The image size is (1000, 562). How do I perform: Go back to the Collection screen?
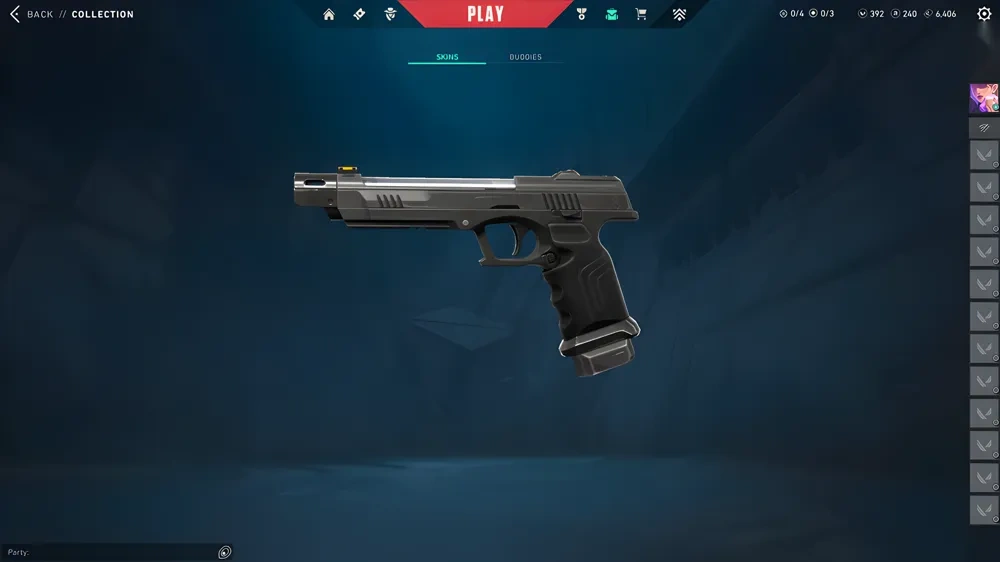pos(30,14)
